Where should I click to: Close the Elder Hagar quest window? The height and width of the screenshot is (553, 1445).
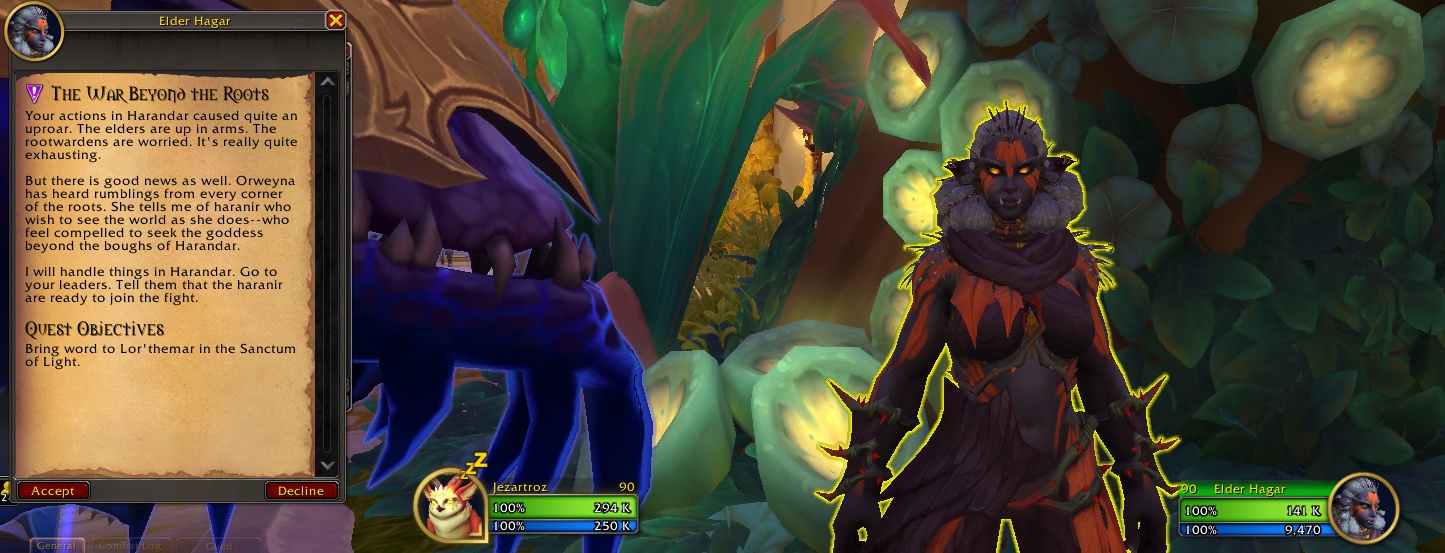[x=335, y=20]
